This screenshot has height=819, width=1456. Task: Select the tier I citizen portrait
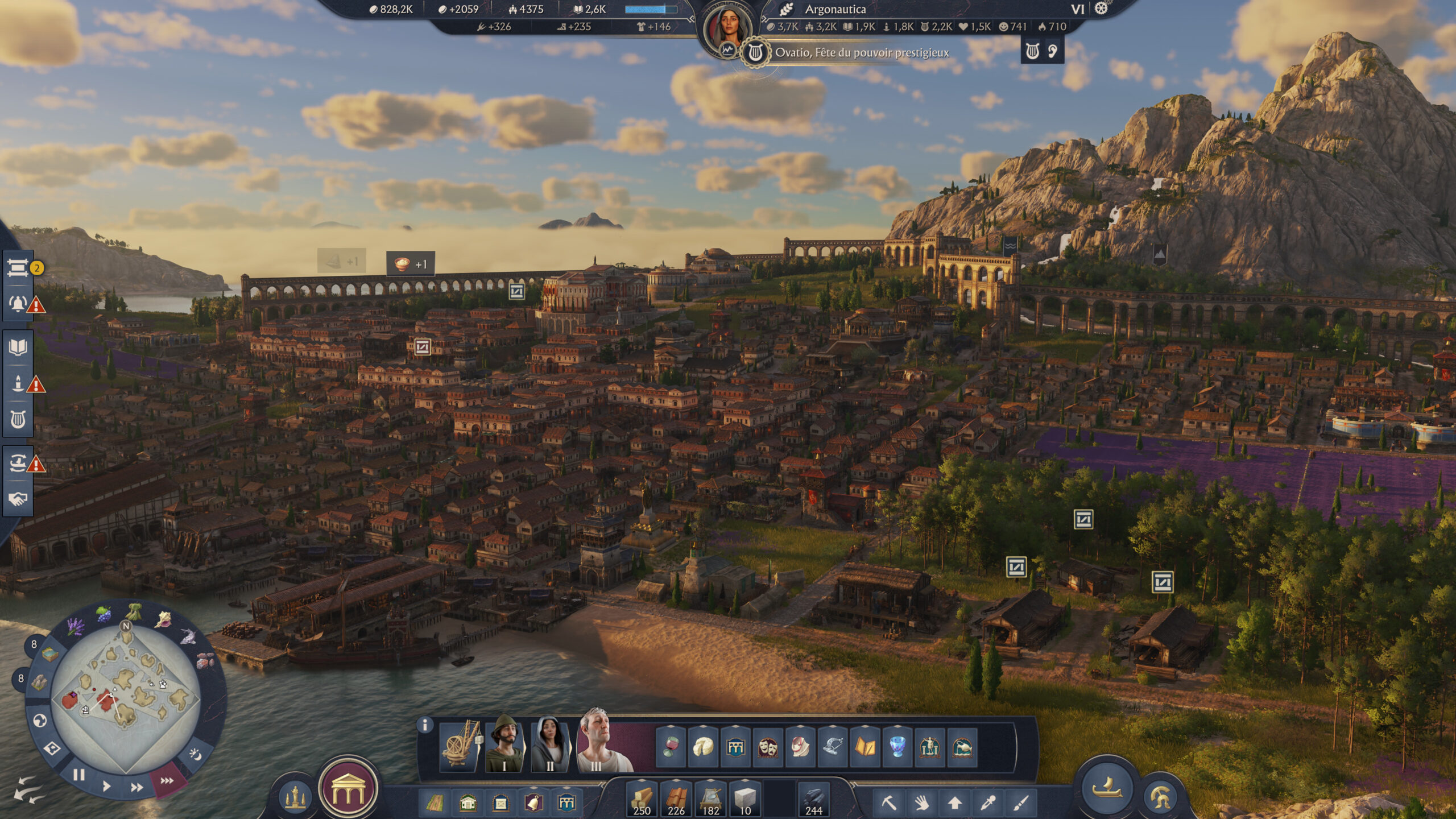tap(505, 742)
